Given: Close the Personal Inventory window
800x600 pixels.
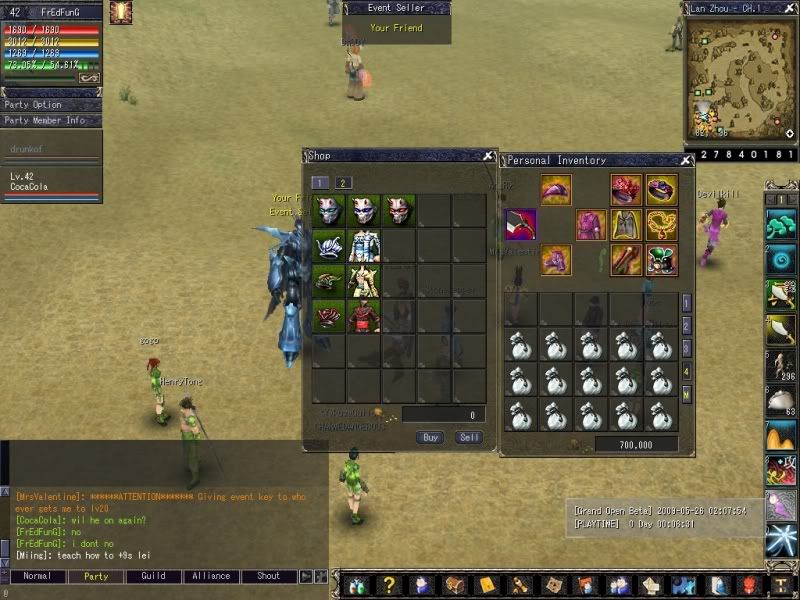Looking at the screenshot, I should pos(686,160).
